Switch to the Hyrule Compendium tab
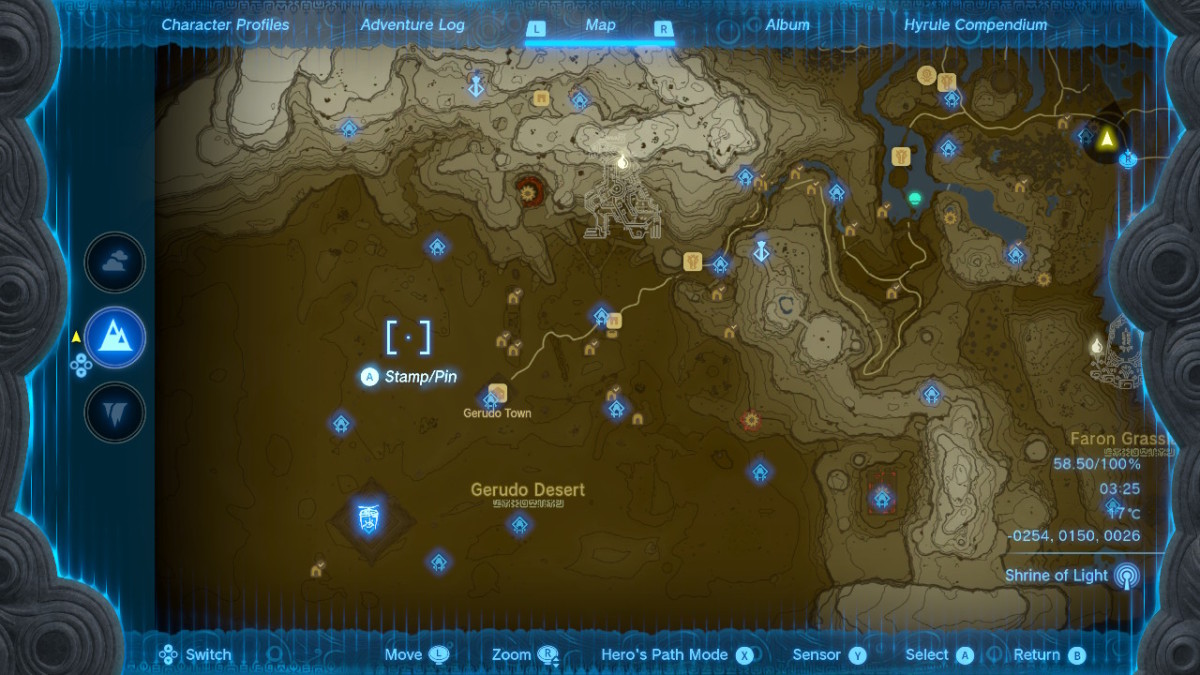The height and width of the screenshot is (675, 1200). [975, 25]
